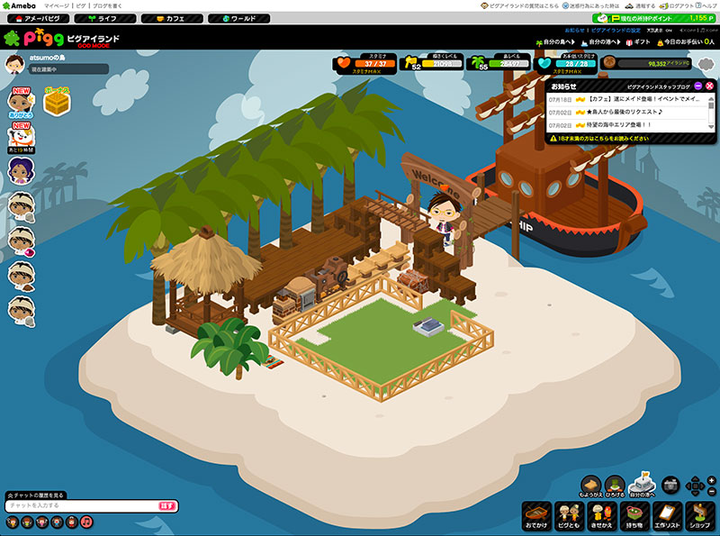Collect the ボーナス crate bonus
This screenshot has width=720, height=536.
pyautogui.click(x=56, y=101)
